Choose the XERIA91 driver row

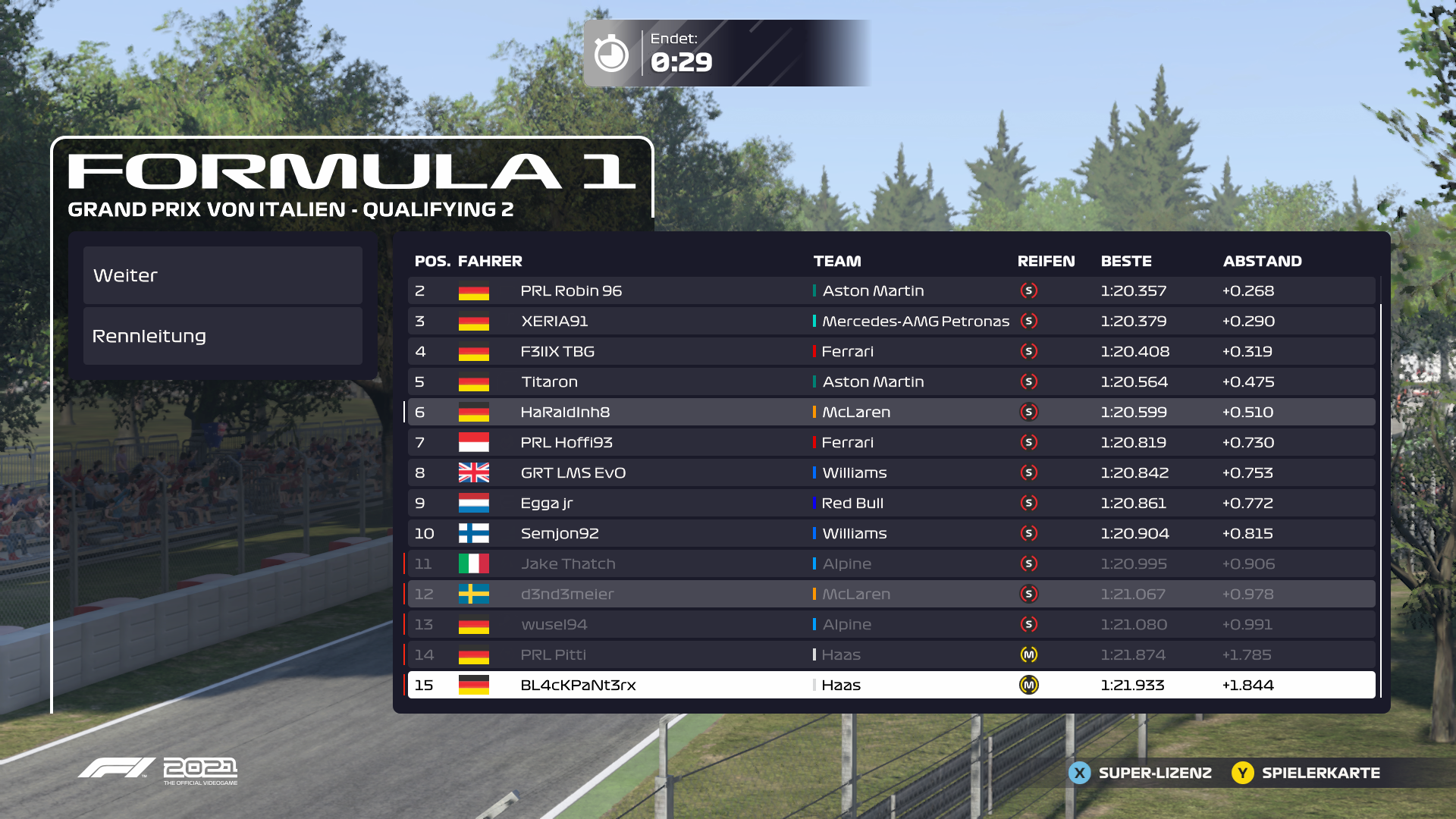click(891, 322)
